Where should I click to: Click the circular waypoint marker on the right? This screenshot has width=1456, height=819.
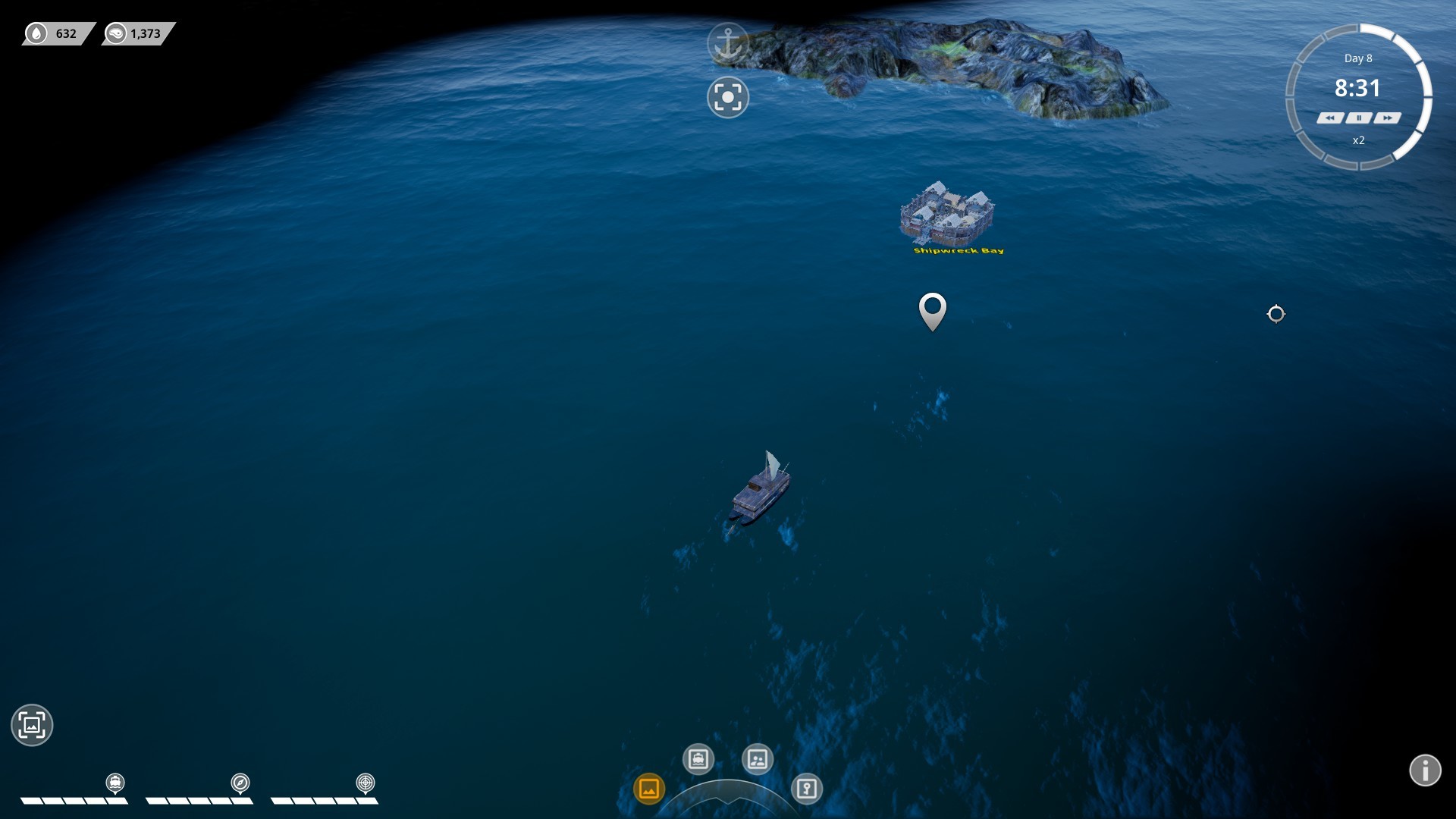coord(1277,313)
